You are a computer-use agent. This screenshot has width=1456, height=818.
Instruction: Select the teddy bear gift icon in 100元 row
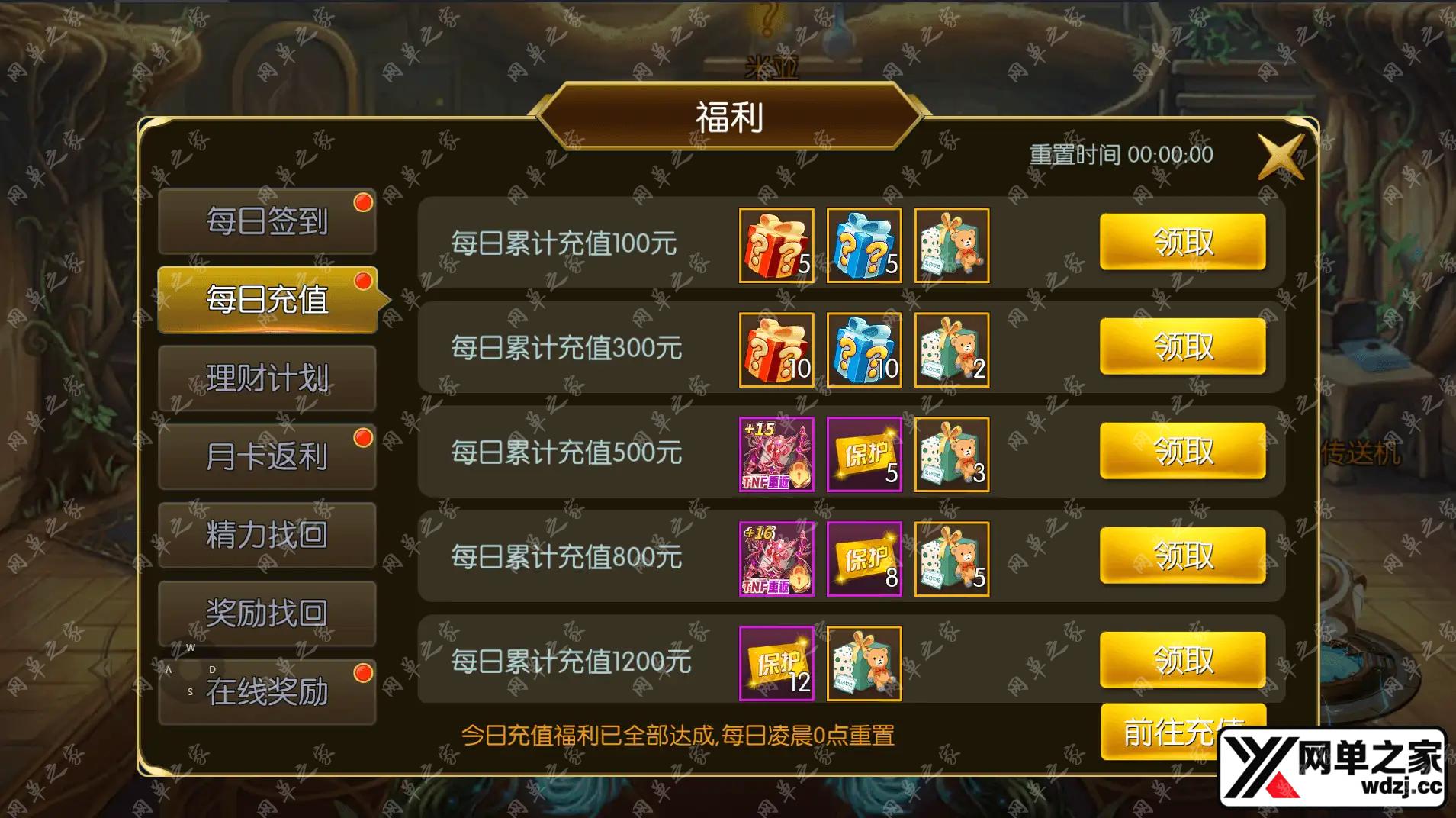(951, 246)
